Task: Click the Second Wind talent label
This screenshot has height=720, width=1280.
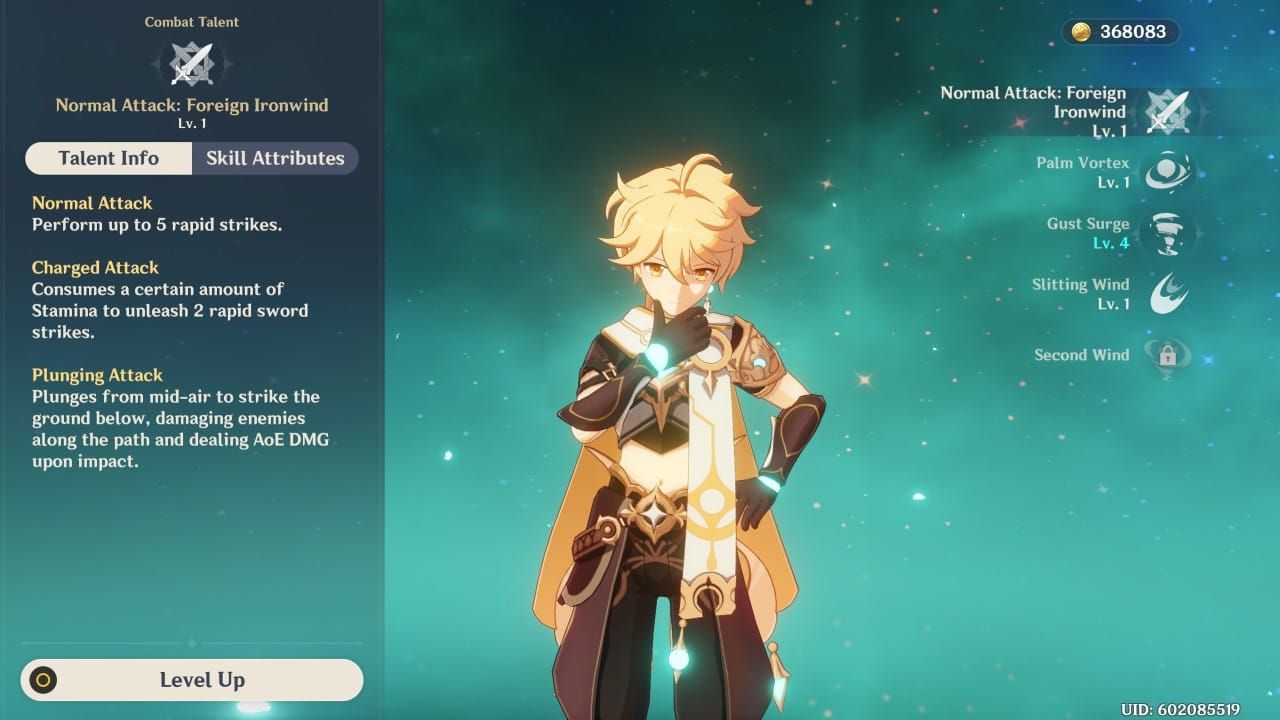Action: [x=1081, y=355]
